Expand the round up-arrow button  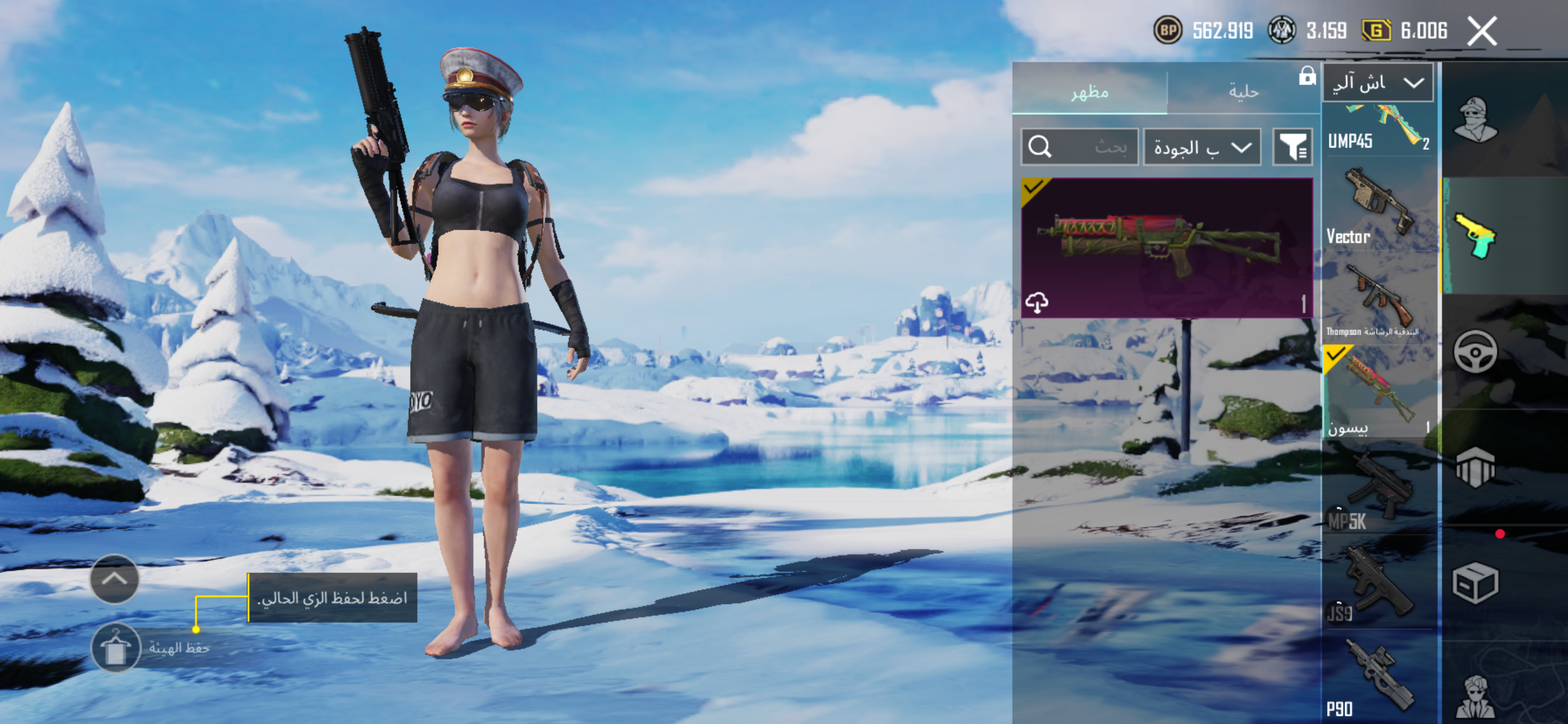coord(114,579)
